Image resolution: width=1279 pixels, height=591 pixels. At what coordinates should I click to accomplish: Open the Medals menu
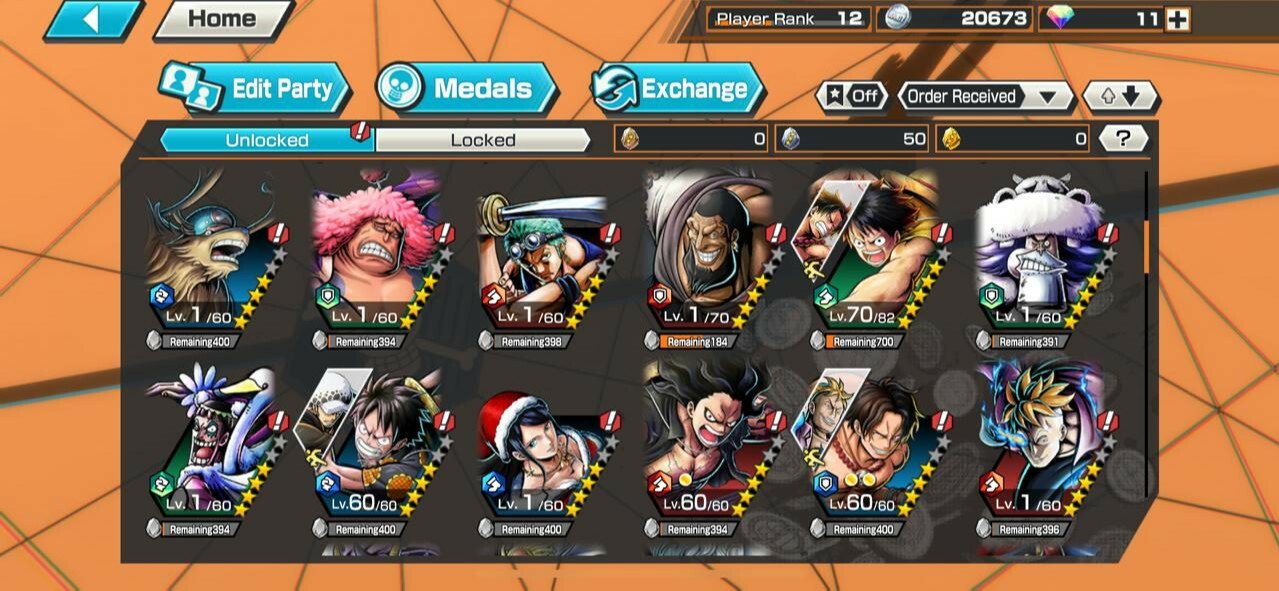pos(467,89)
